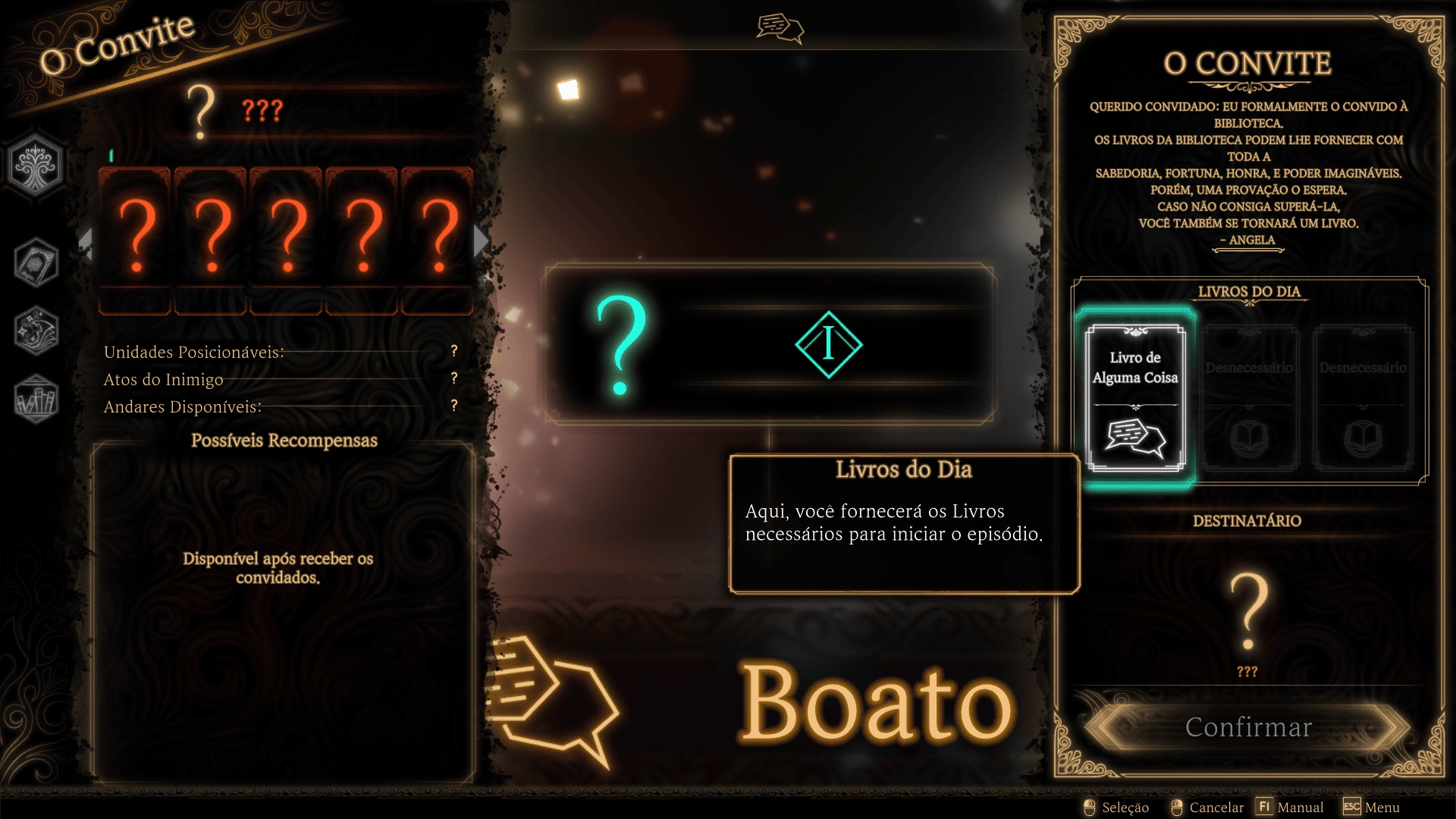1456x819 pixels.
Task: Confirm the invitation
Action: pos(1248,727)
